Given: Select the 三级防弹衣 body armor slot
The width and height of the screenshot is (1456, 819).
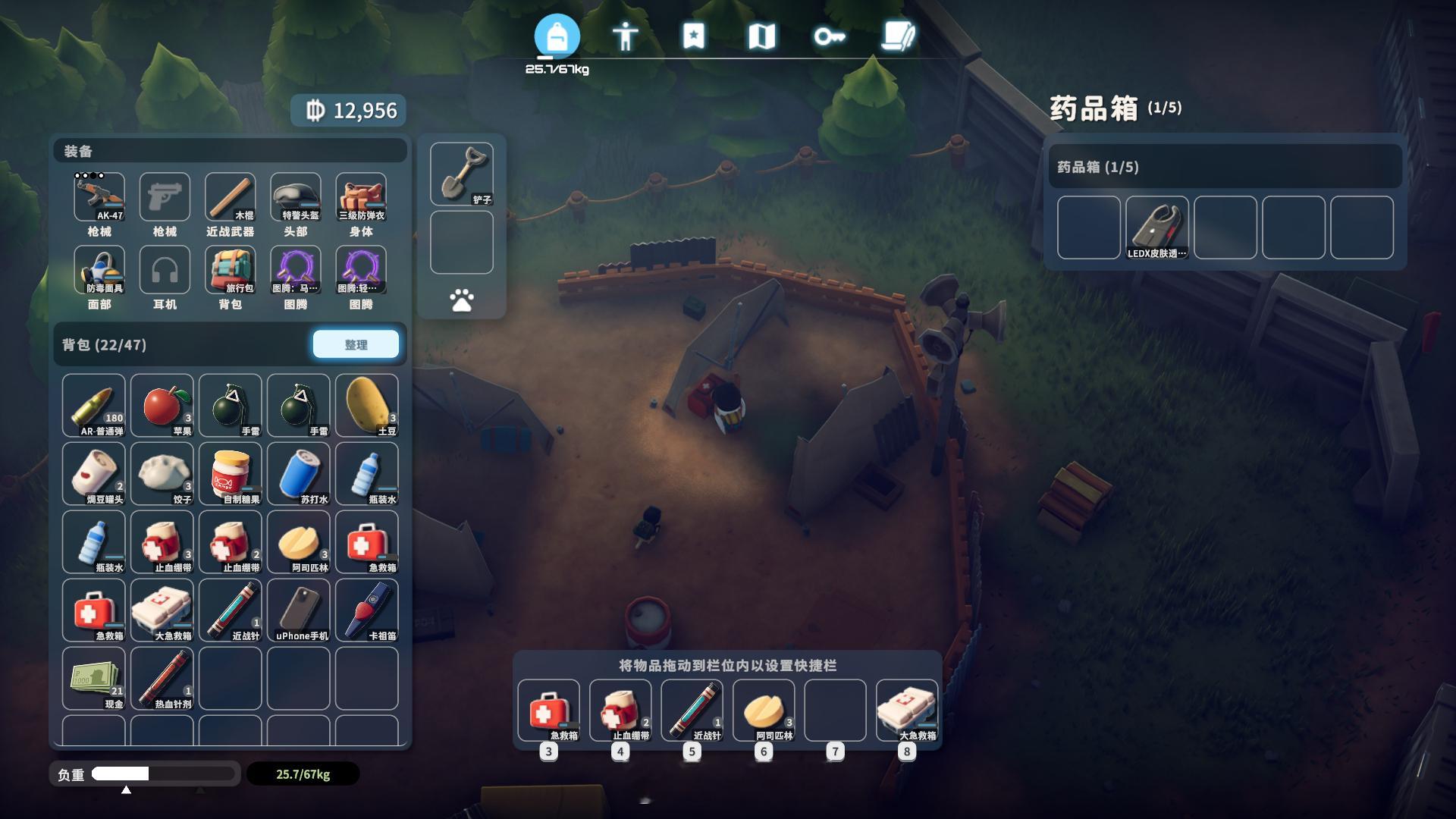Looking at the screenshot, I should [361, 196].
